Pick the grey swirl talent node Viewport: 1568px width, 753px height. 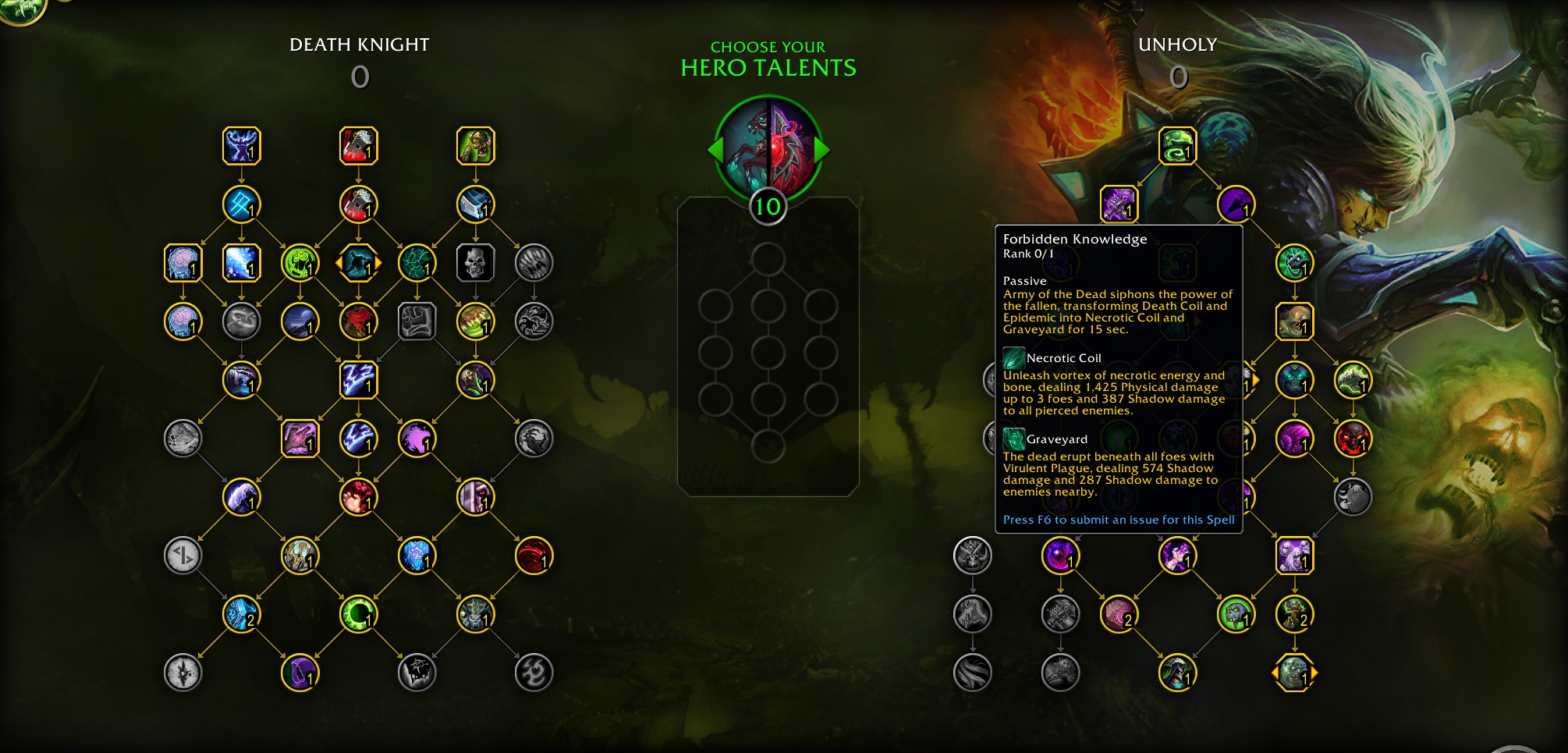point(534,673)
